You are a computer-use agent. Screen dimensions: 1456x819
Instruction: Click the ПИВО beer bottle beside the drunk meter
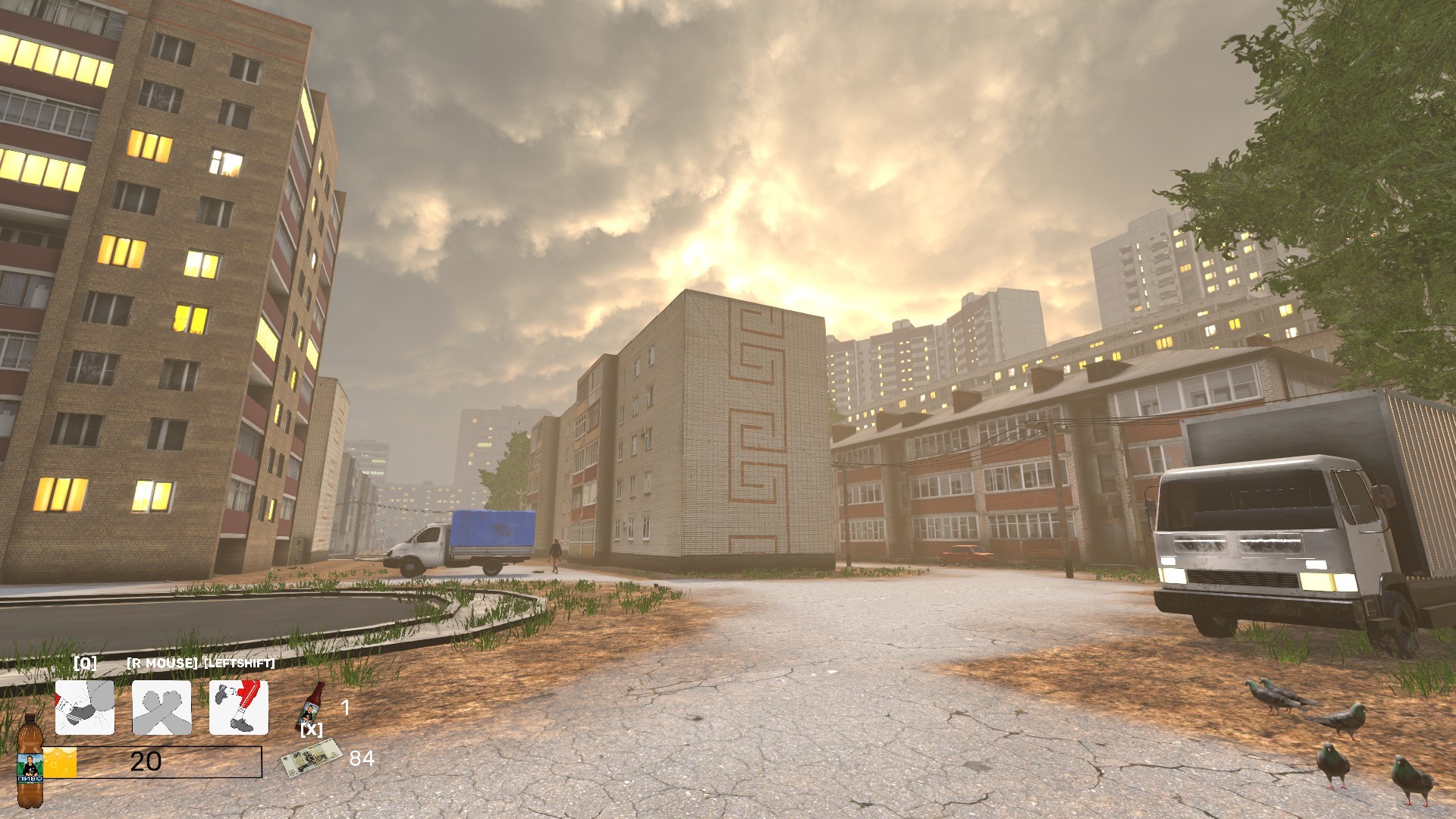pos(30,766)
